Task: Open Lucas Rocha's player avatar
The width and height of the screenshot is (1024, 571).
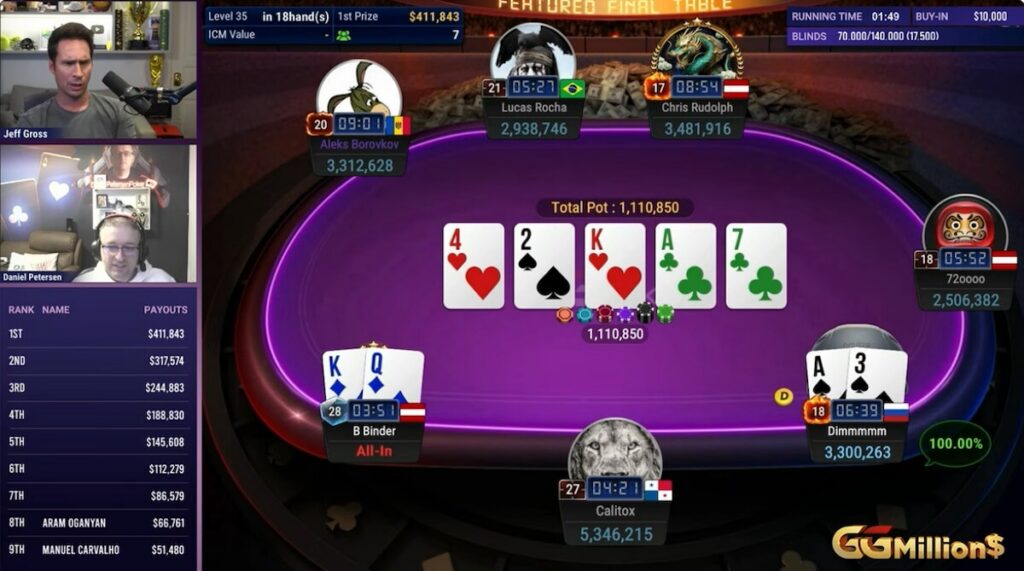Action: [531, 53]
